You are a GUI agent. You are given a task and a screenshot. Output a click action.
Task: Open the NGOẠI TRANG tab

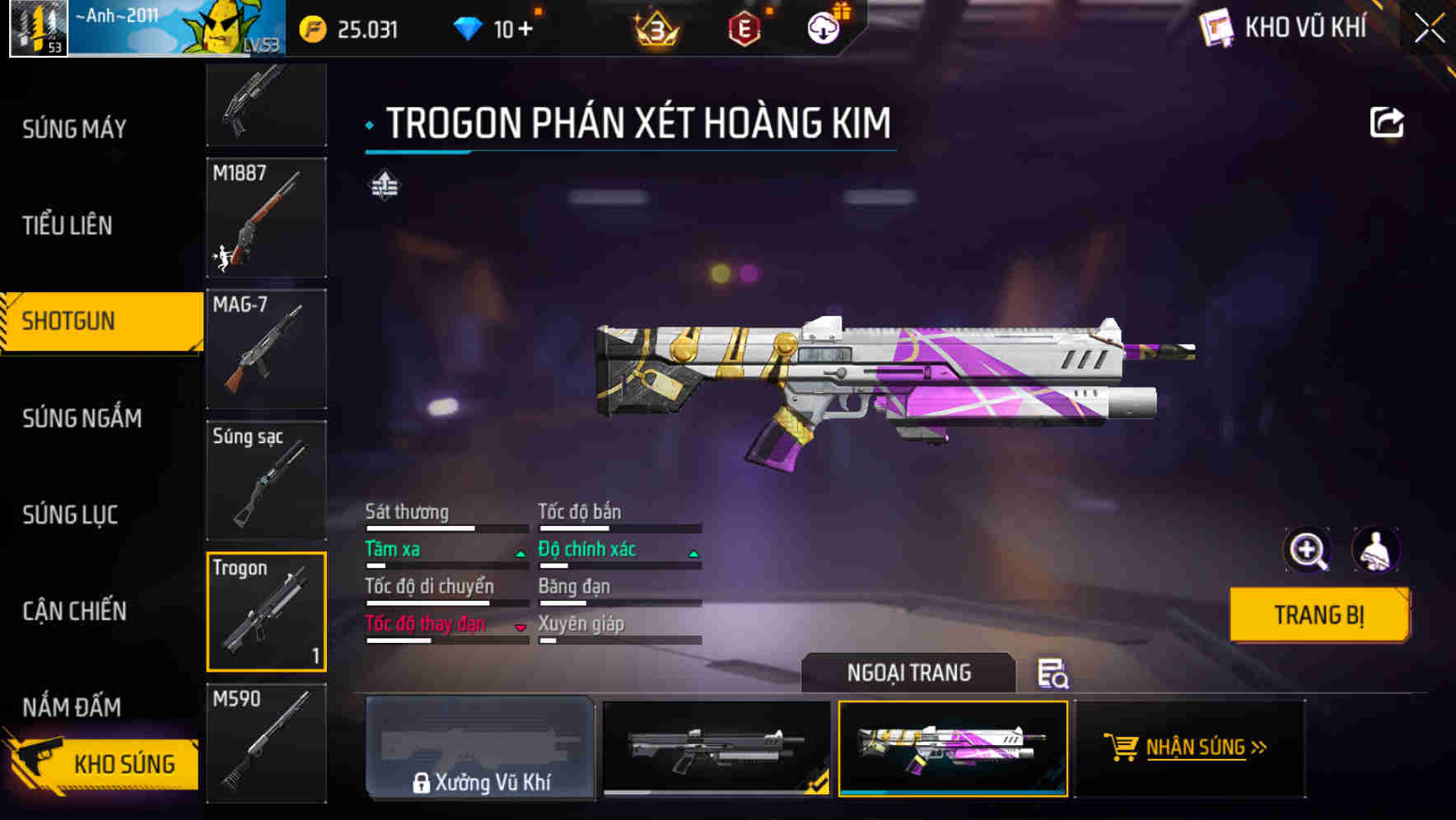[x=909, y=672]
